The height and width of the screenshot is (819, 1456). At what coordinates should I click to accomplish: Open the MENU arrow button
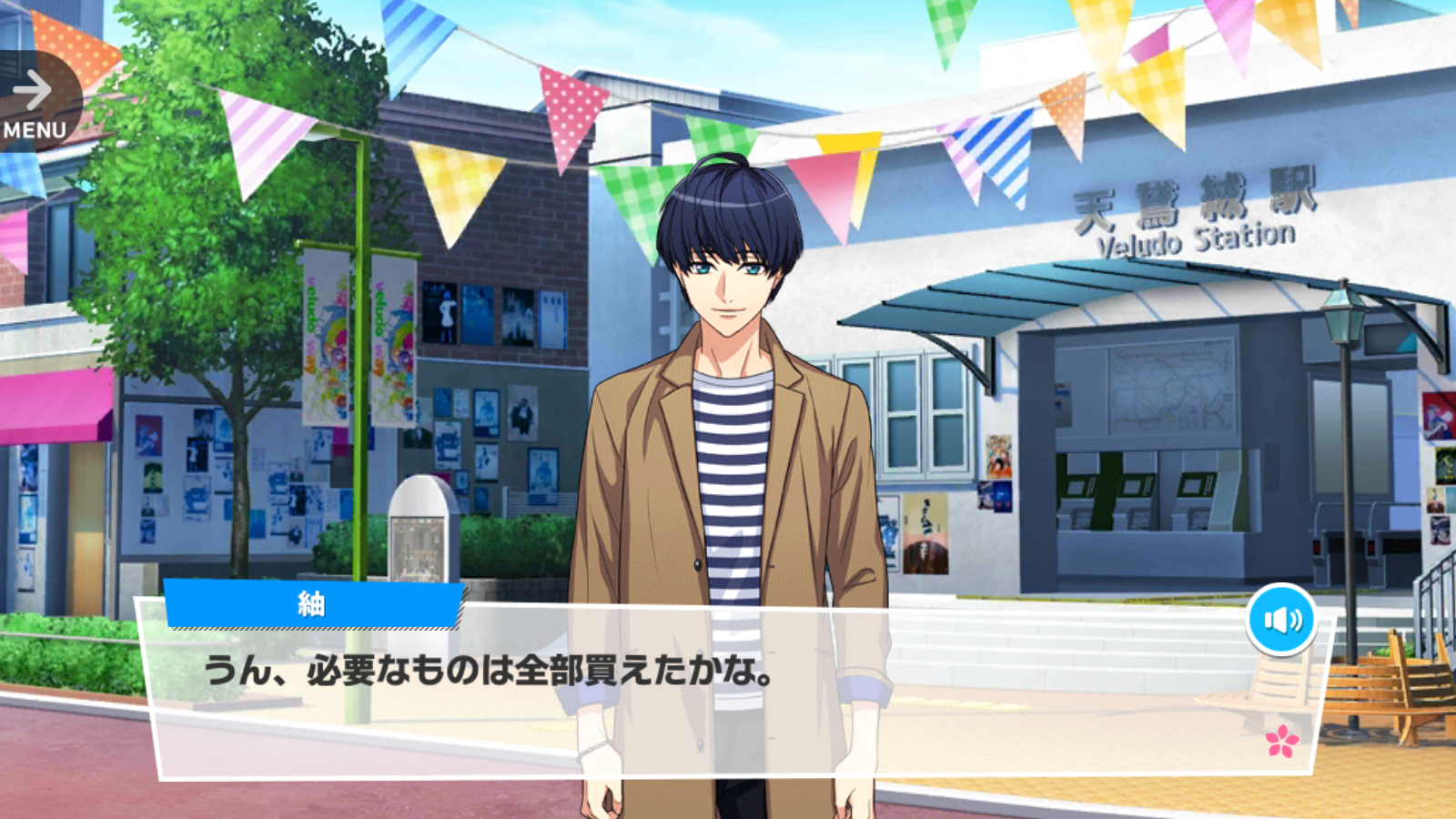[x=36, y=103]
